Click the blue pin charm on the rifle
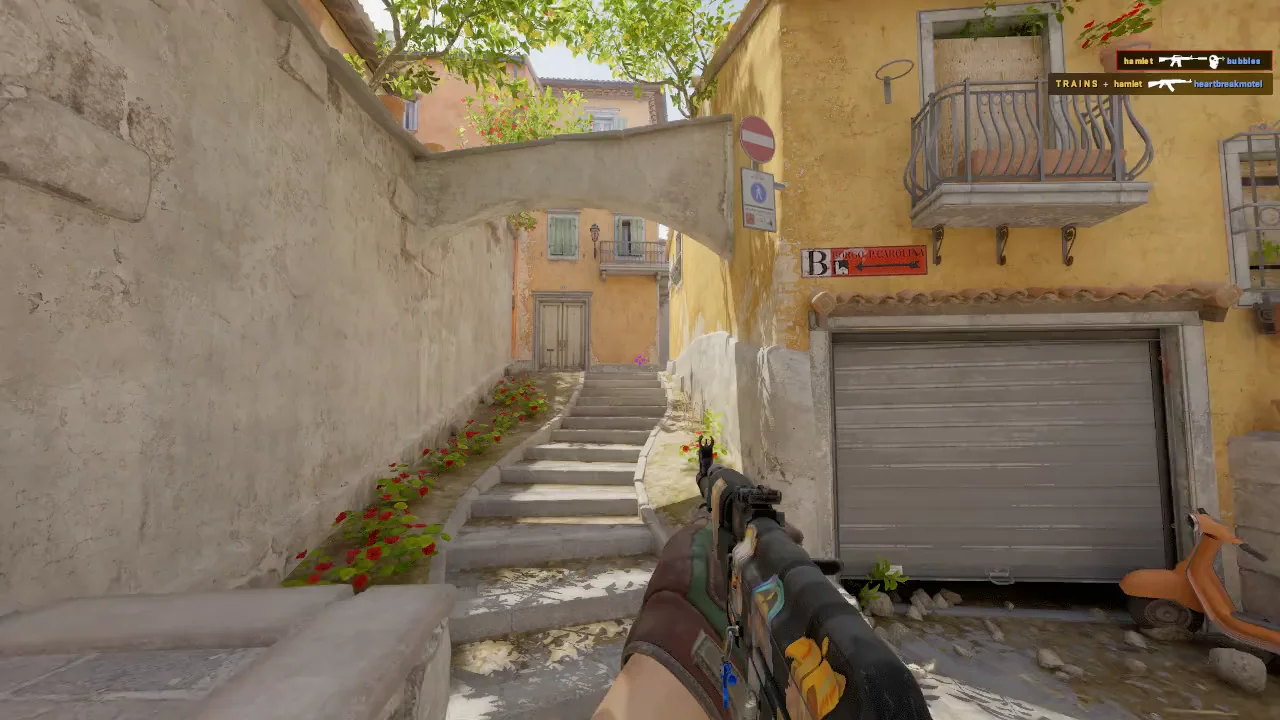1280x720 pixels. [x=727, y=678]
